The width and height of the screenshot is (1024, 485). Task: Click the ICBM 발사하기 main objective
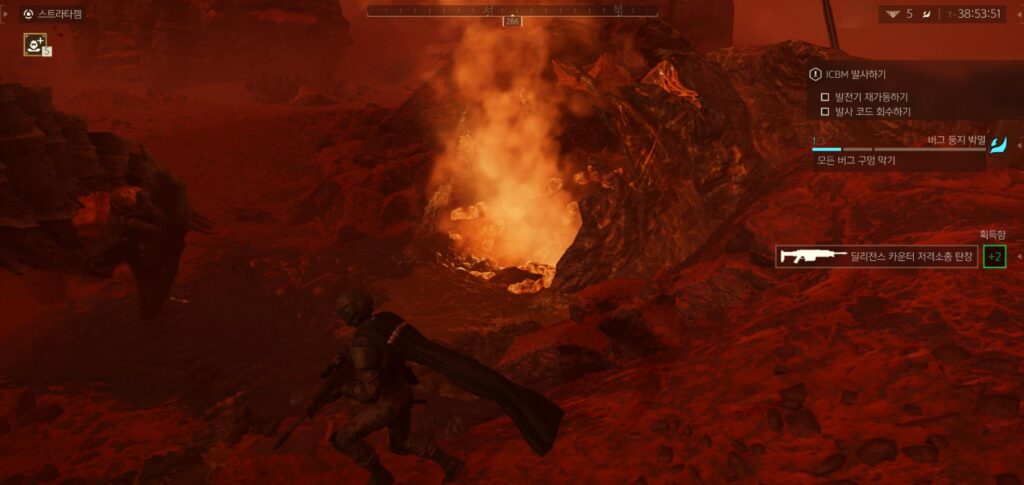point(855,73)
